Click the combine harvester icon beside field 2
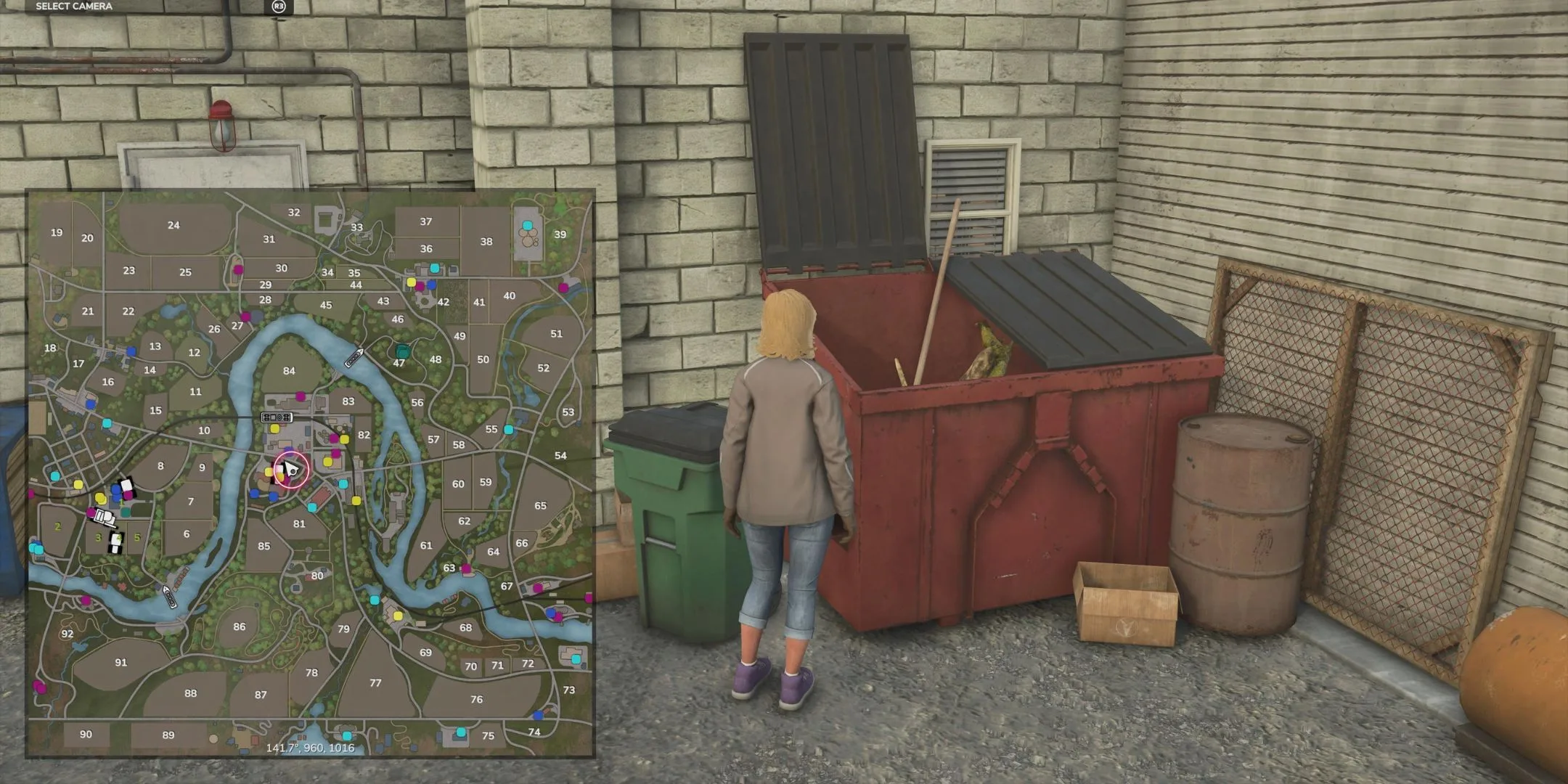 [x=105, y=518]
